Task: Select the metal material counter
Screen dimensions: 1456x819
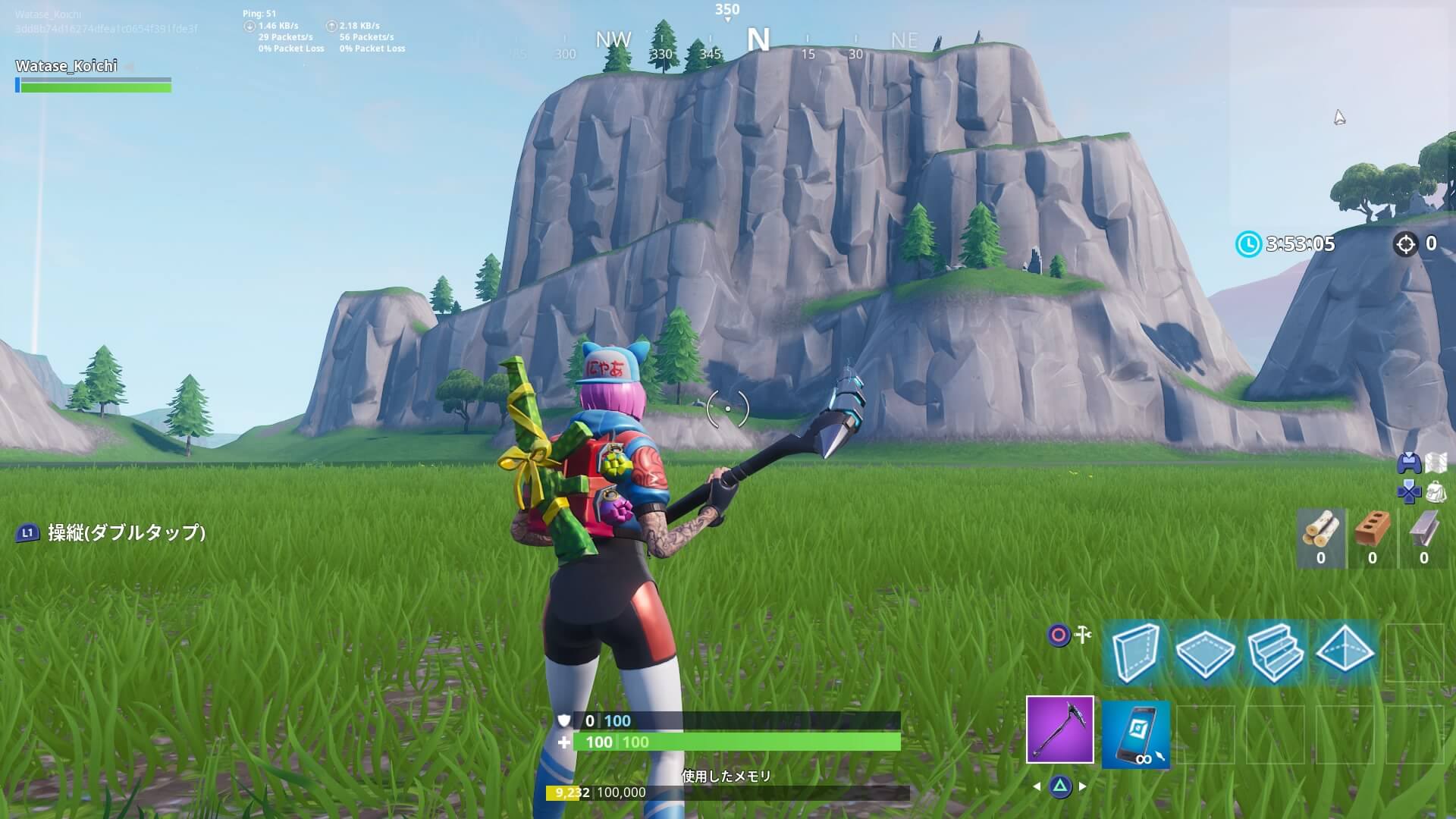Action: (x=1423, y=538)
